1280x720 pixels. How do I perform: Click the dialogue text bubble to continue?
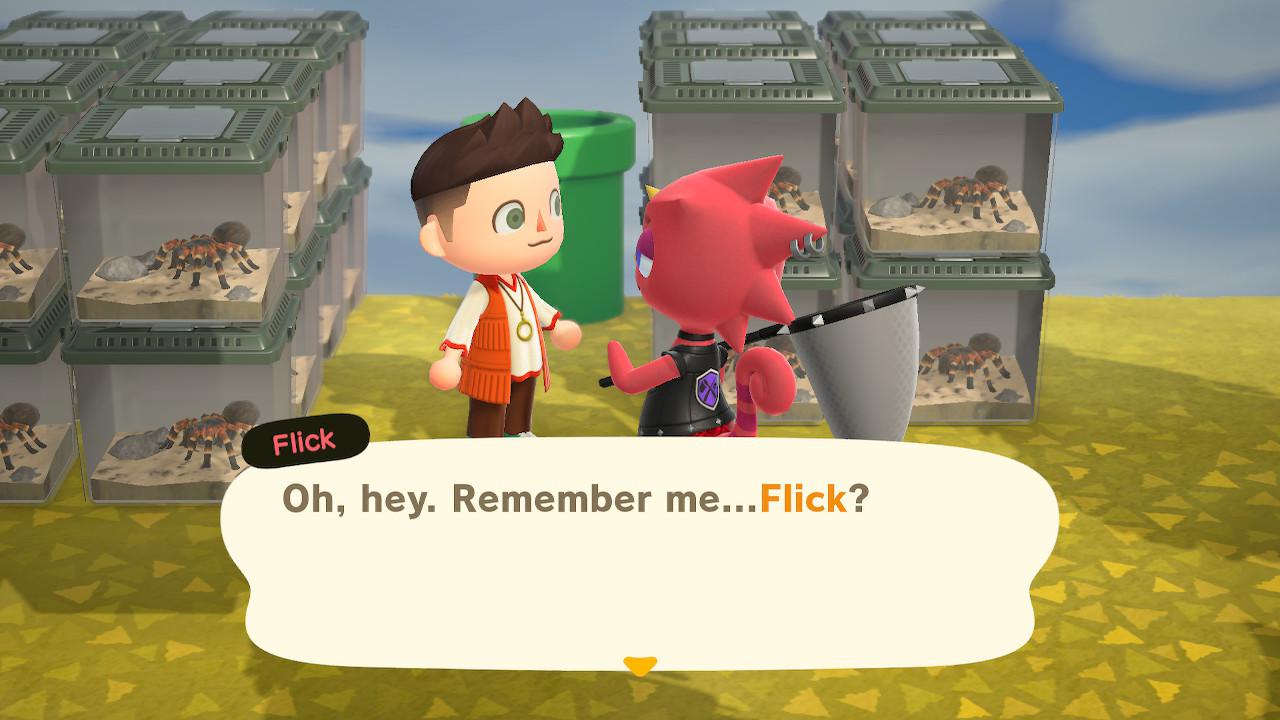(x=640, y=560)
